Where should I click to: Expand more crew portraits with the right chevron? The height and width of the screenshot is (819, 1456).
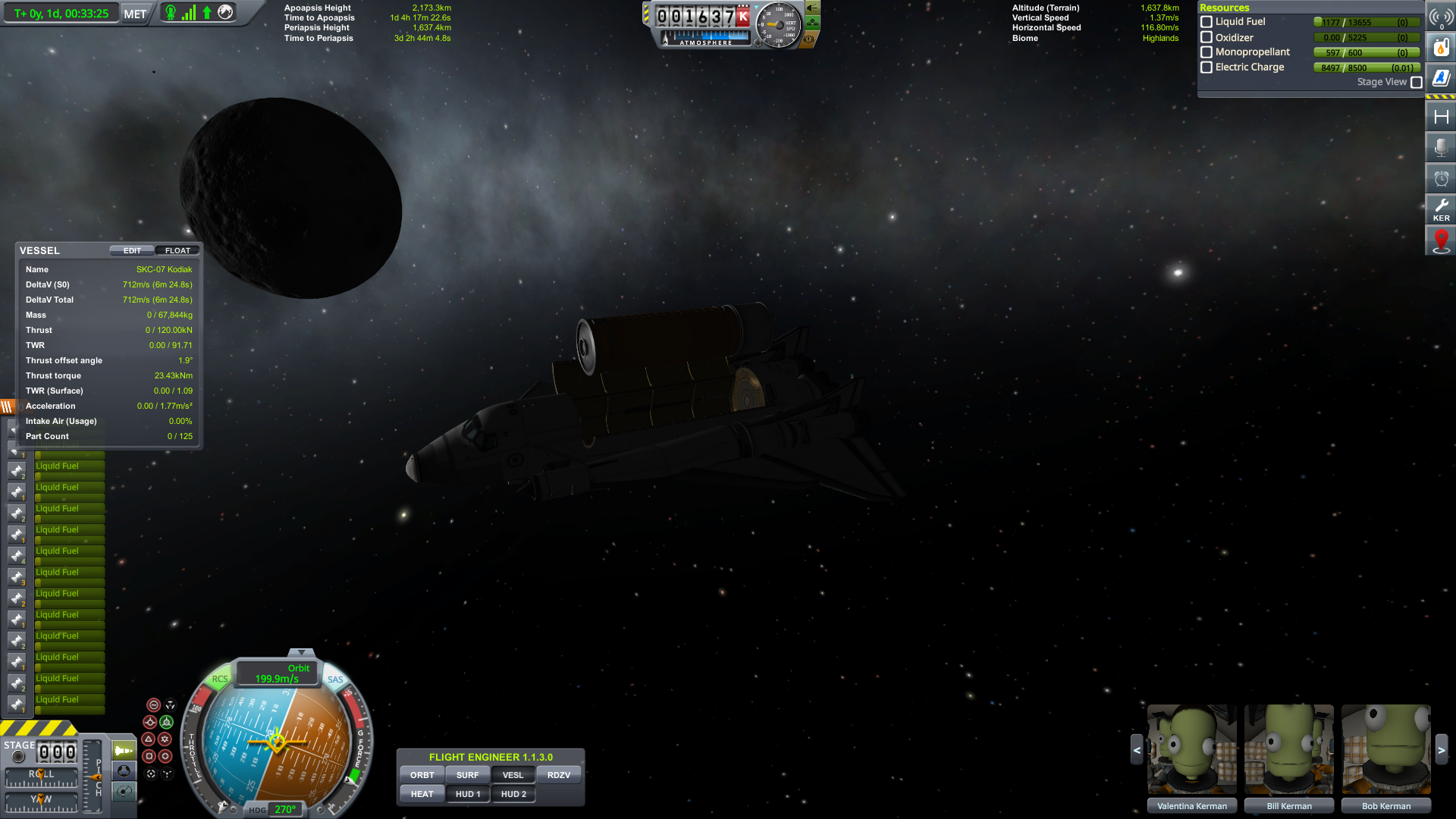[1442, 749]
